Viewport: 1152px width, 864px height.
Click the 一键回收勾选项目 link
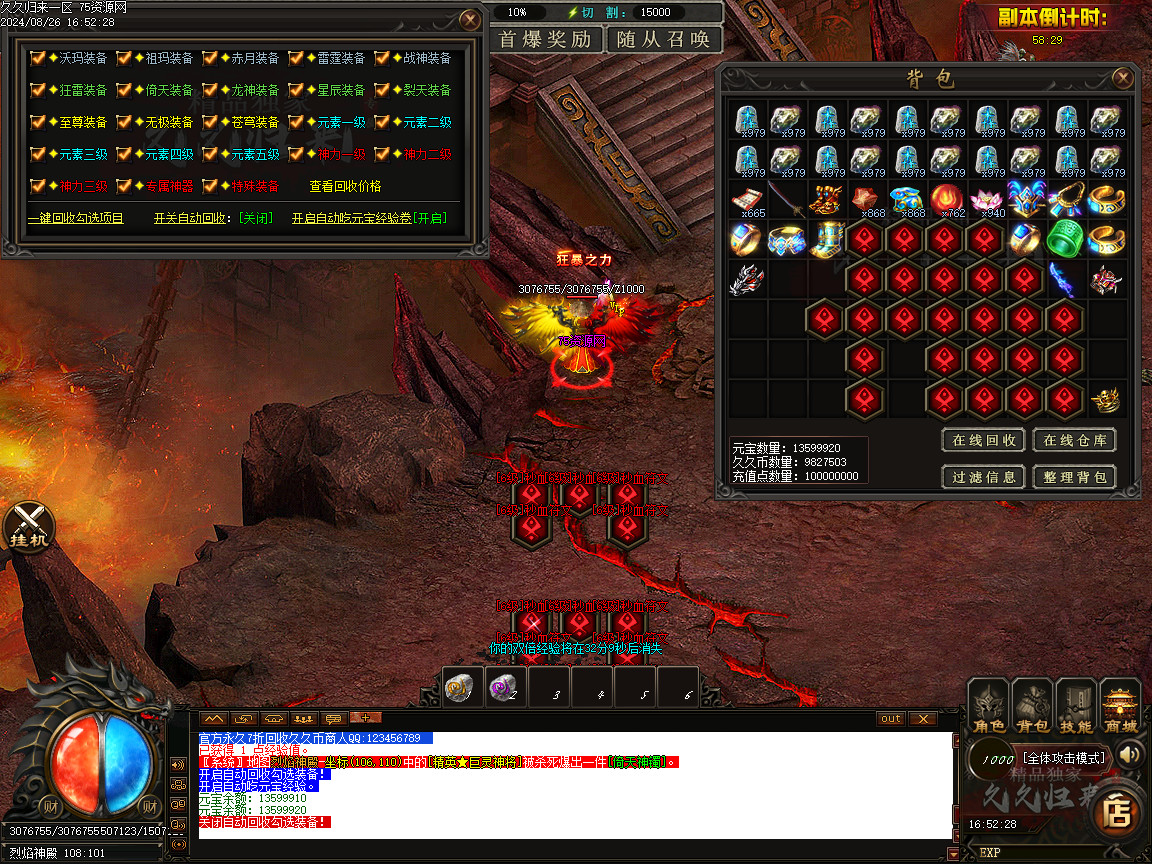pos(76,218)
